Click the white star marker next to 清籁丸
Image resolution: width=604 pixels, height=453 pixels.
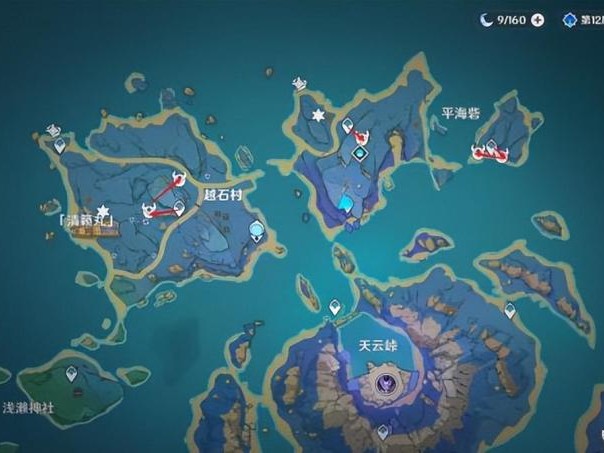pos(102,208)
